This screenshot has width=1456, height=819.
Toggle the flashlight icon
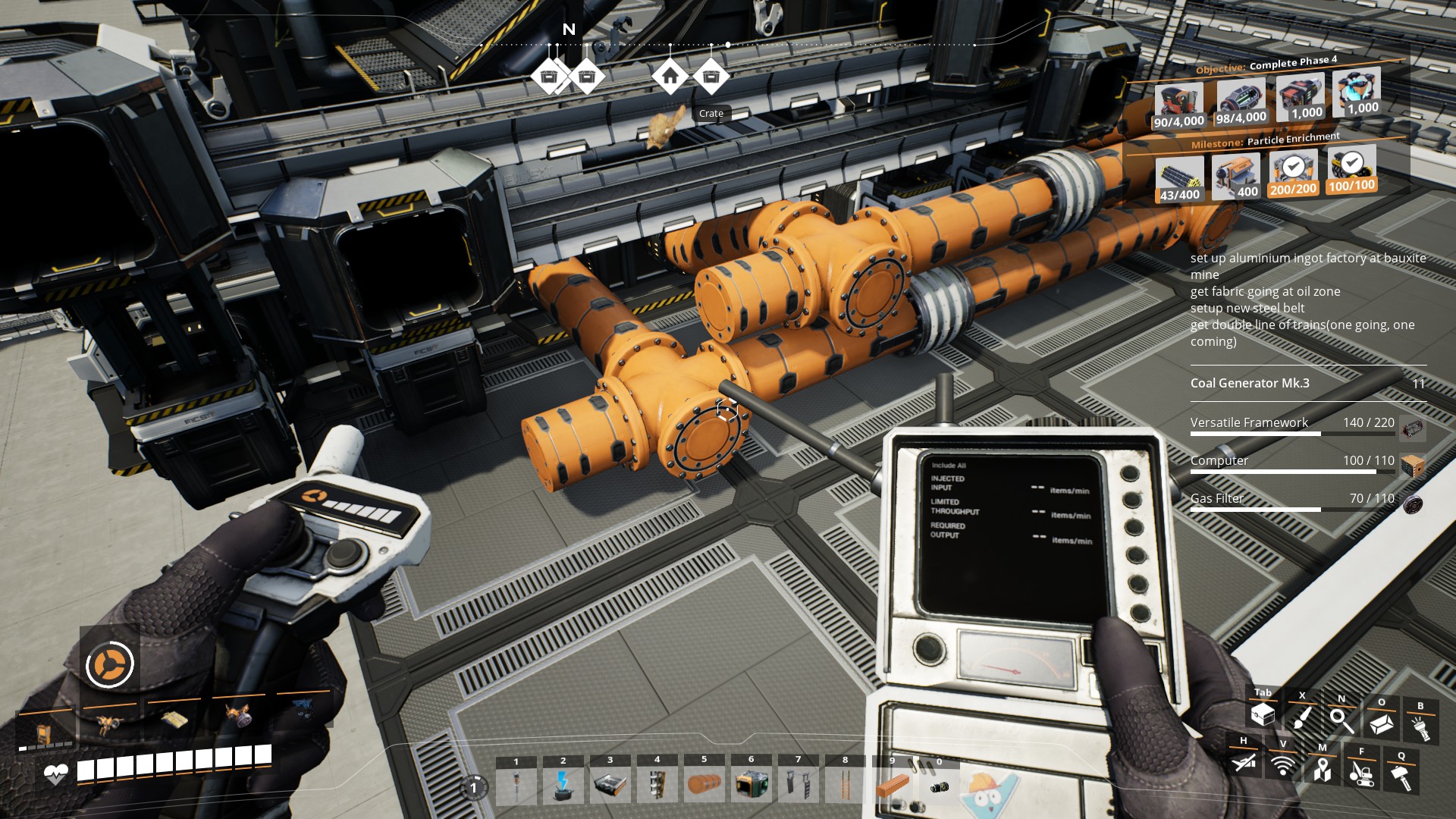coord(1420,724)
